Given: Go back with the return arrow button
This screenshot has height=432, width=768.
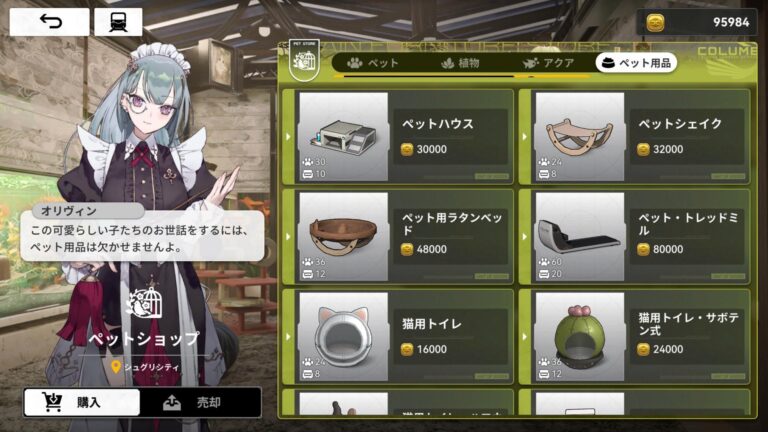Looking at the screenshot, I should click(x=50, y=22).
